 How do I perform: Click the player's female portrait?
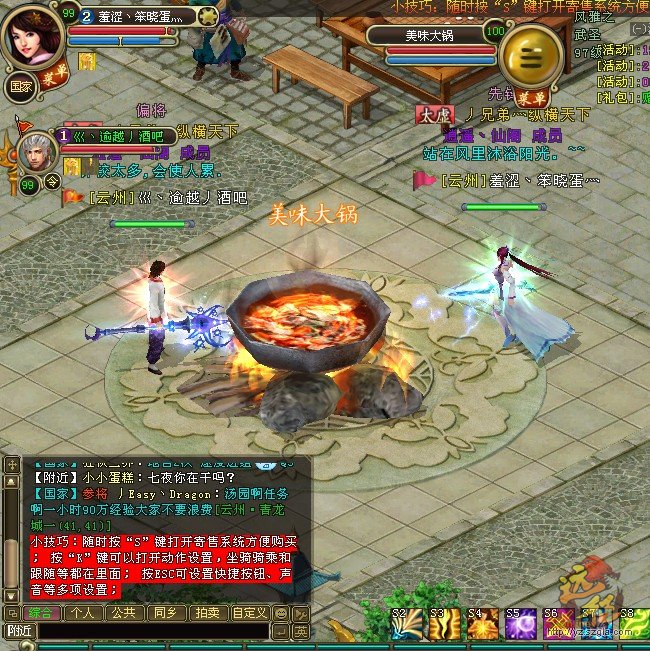34,36
